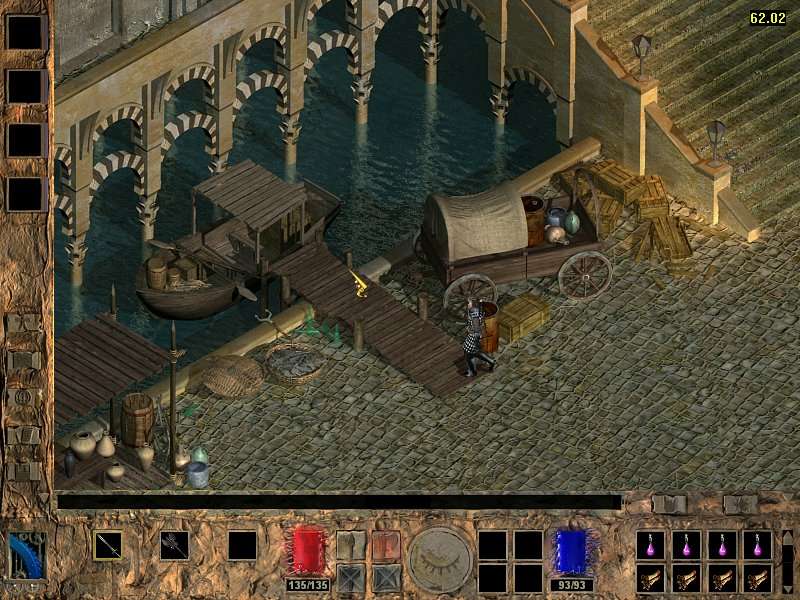Screen dimensions: 800x600
Task: Select the blue bow icon
Action: [x=27, y=554]
